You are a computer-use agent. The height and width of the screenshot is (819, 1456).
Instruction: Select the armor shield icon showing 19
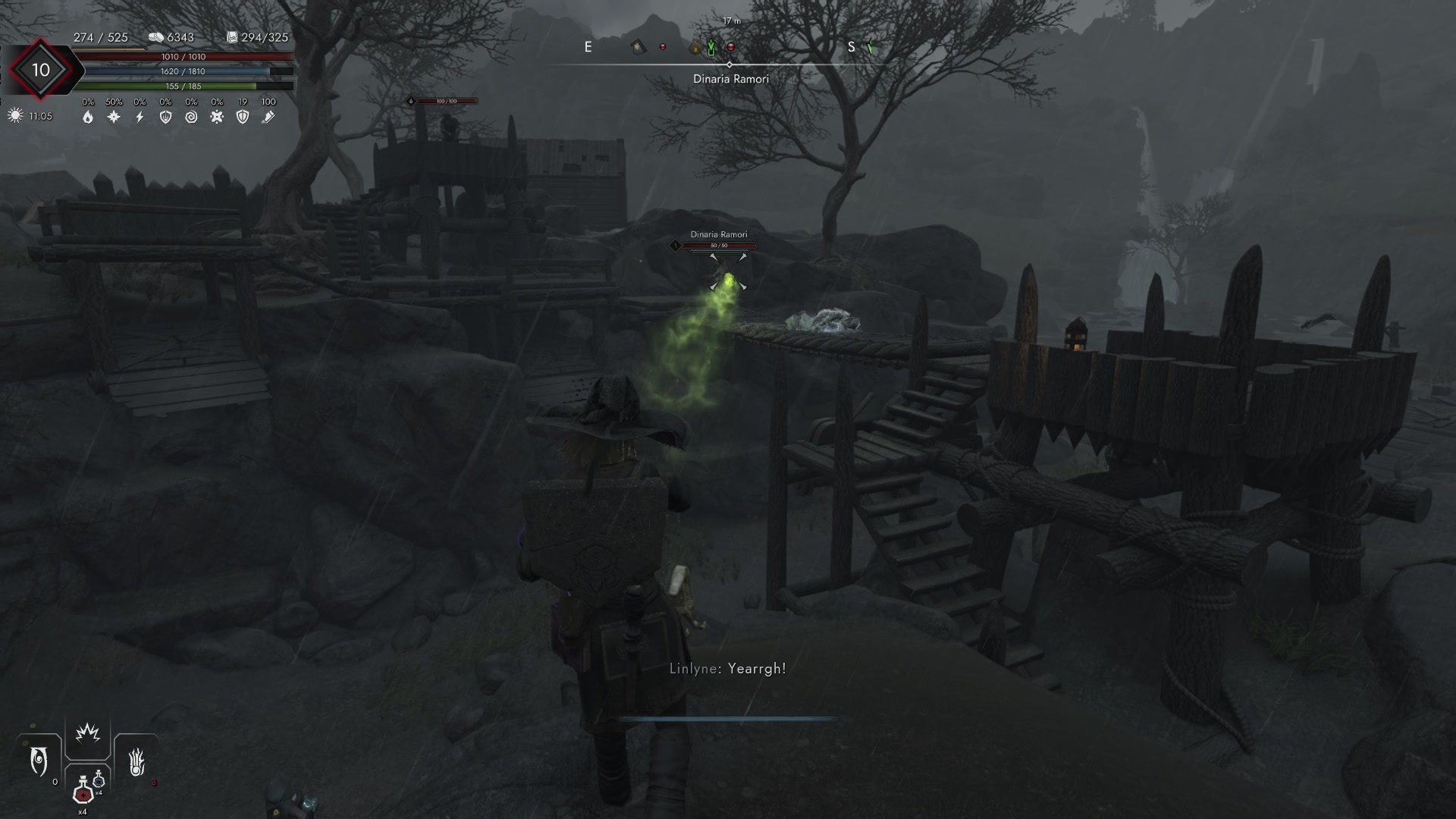(x=243, y=116)
